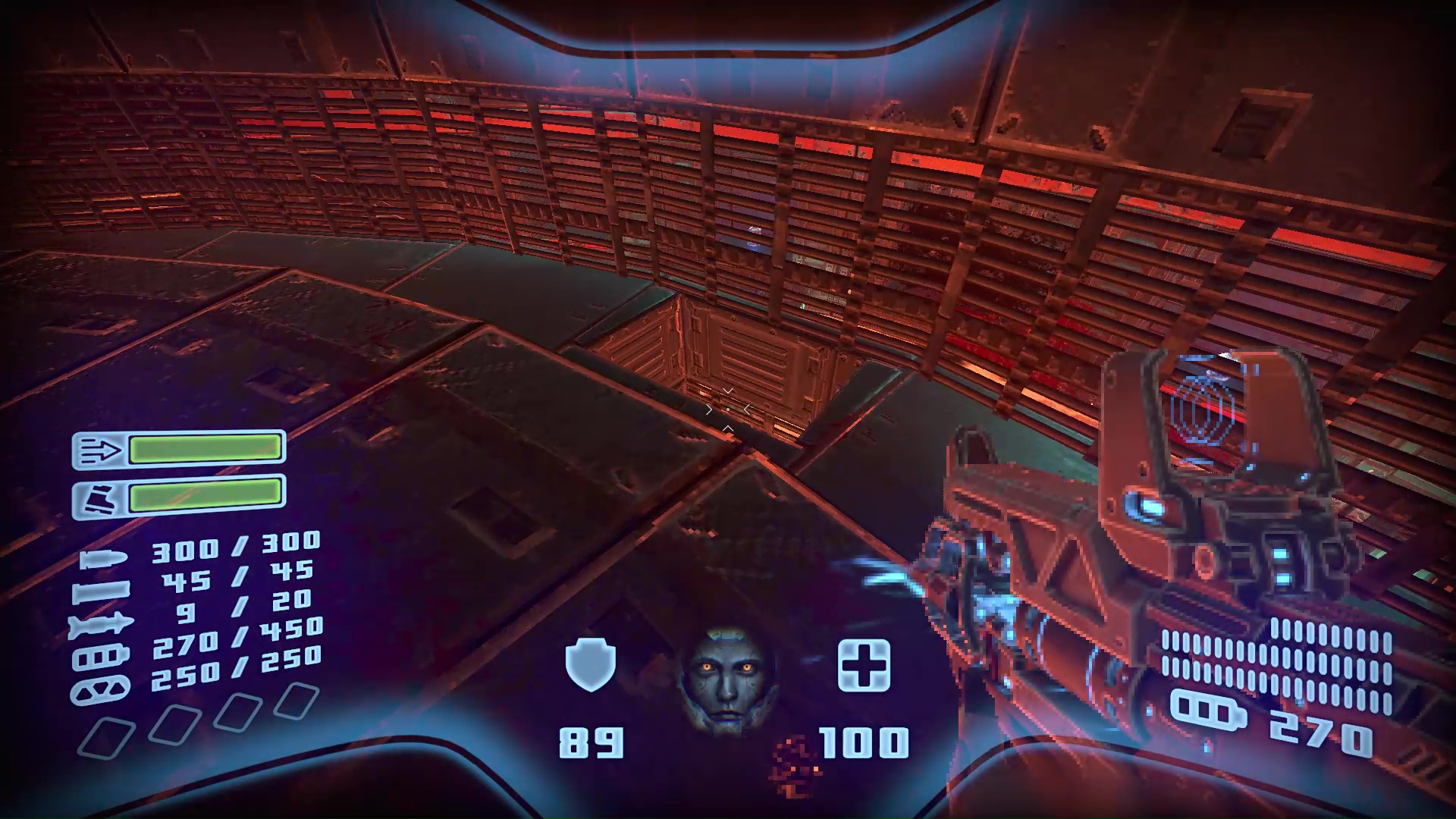Click the shotgun shell ammo icon
The image size is (1456, 819).
tap(105, 590)
